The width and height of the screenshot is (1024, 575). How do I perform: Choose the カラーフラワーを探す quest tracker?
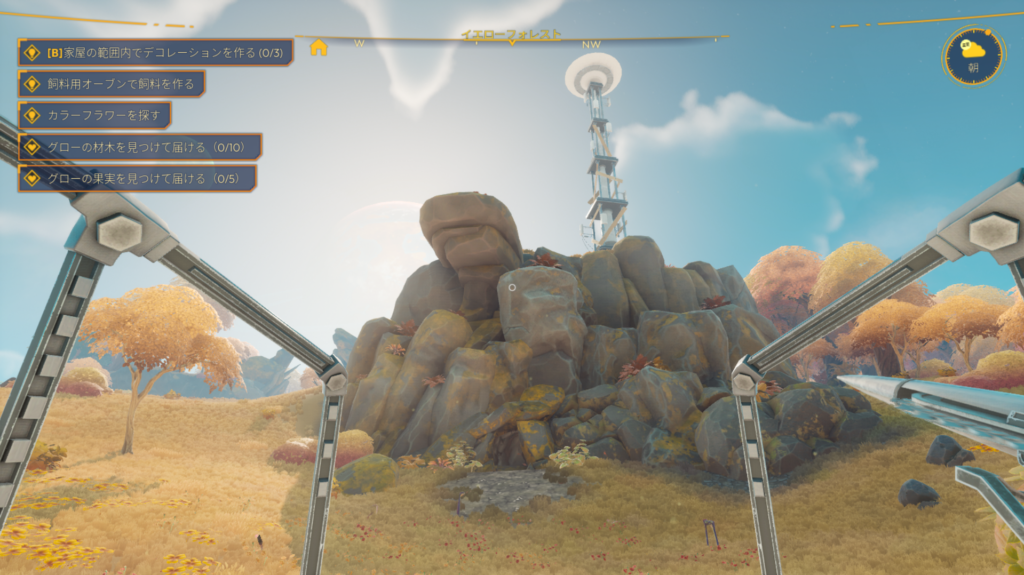click(95, 115)
